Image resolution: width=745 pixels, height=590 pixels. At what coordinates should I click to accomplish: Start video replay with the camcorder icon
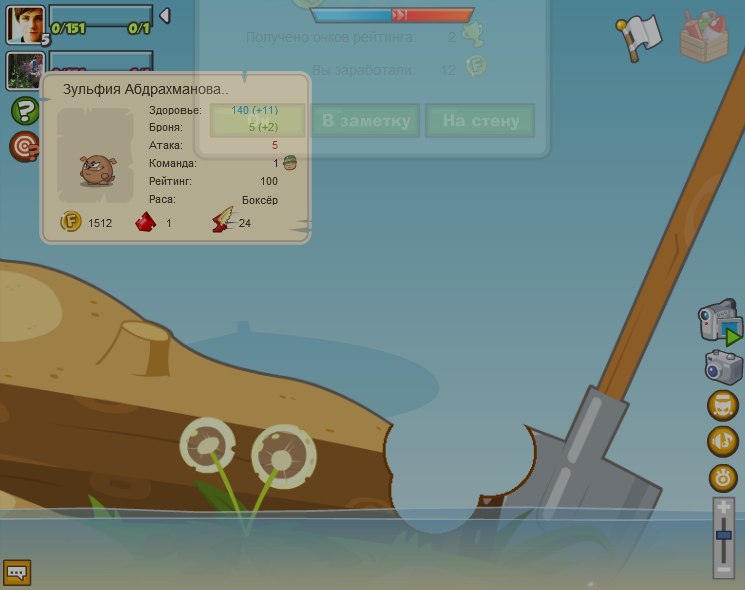pyautogui.click(x=720, y=324)
